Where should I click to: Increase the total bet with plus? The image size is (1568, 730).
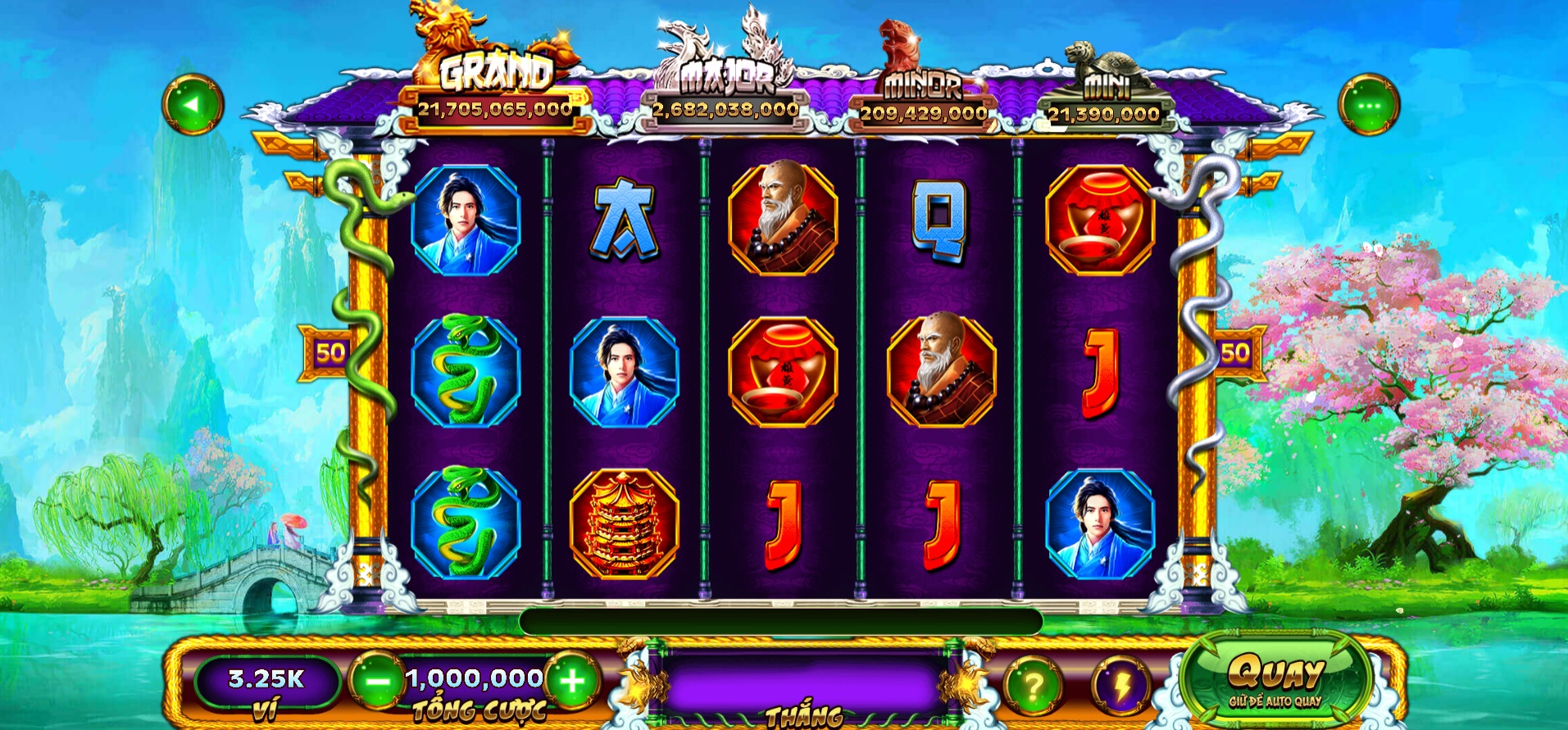click(572, 681)
